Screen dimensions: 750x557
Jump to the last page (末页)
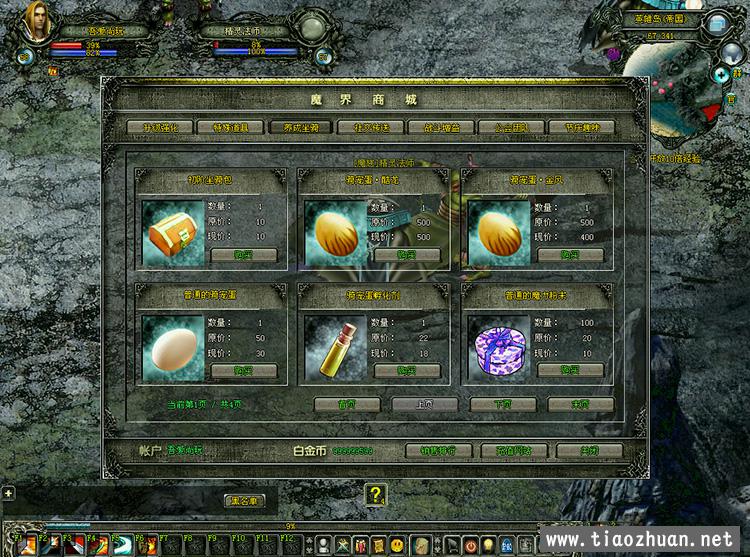580,405
